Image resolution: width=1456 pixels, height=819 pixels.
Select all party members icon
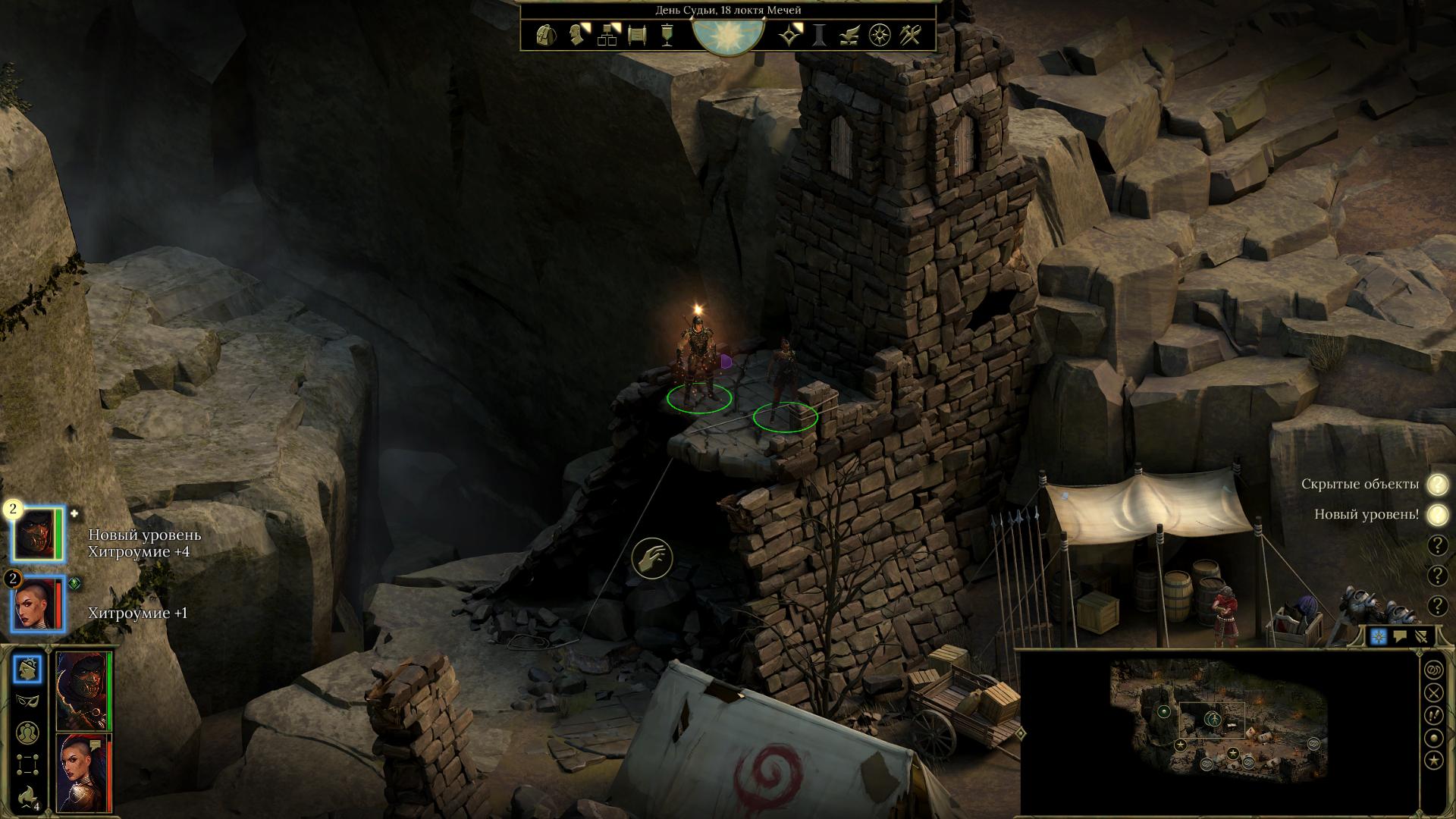(28, 733)
